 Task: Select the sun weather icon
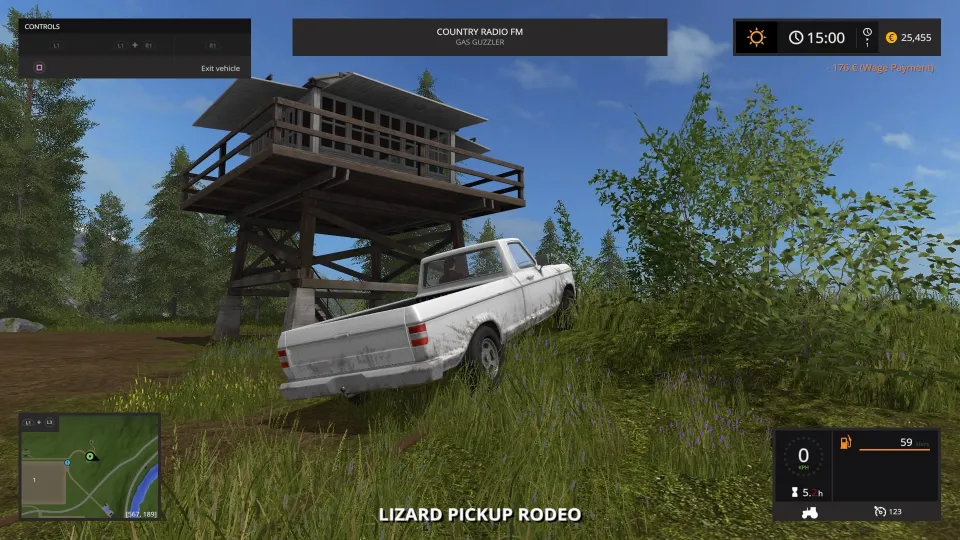pyautogui.click(x=756, y=38)
